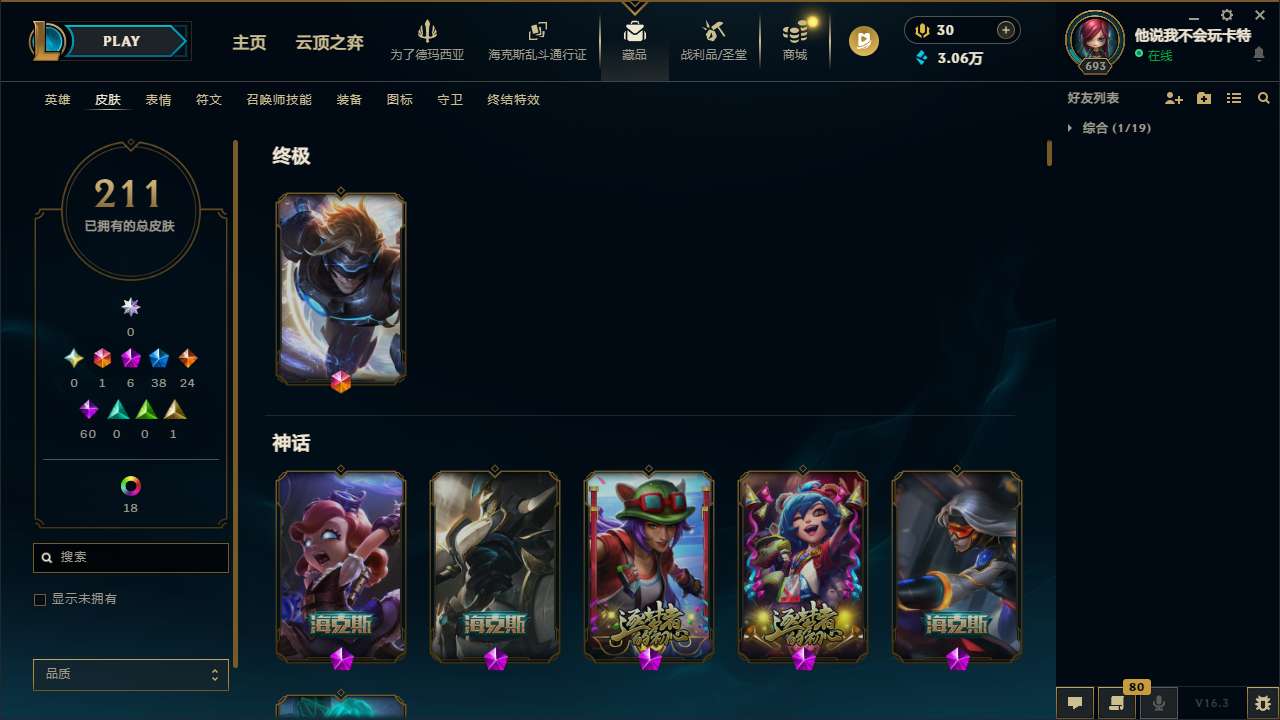
Task: Open the friend search icon
Action: tap(1263, 98)
